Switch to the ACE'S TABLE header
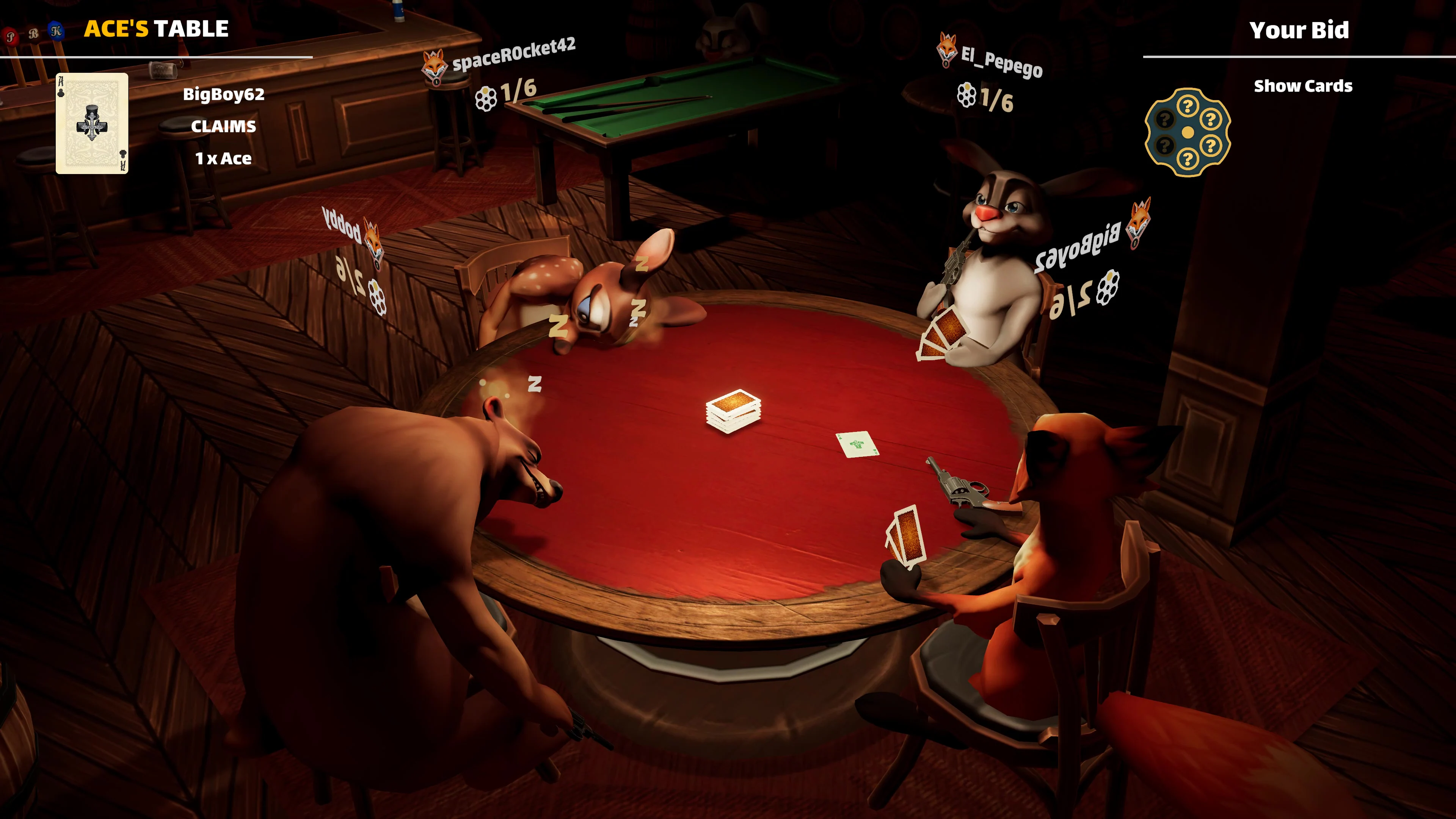Screen dimensions: 1456x819 pos(157,28)
